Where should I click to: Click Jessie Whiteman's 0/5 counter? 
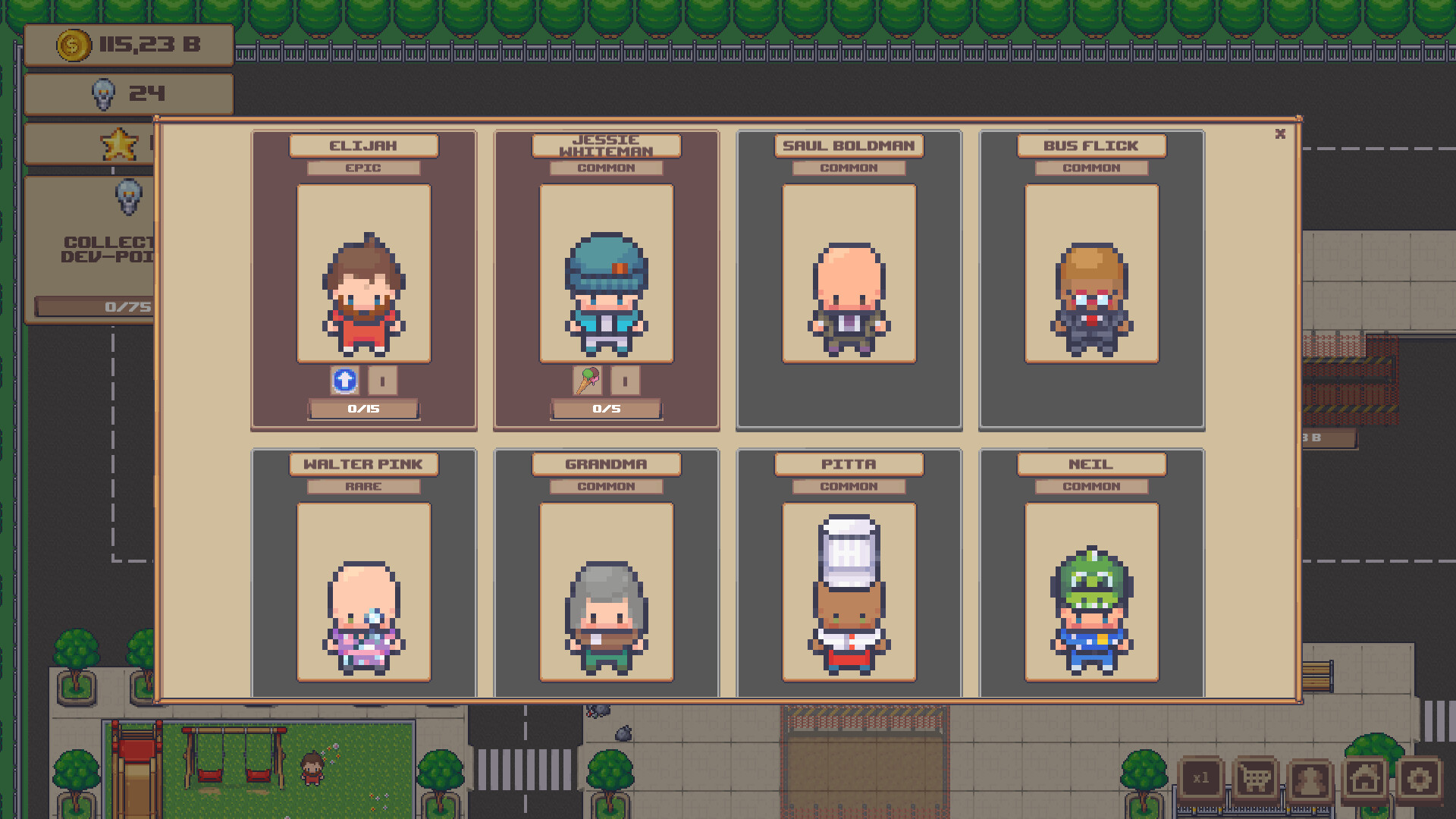click(x=607, y=409)
